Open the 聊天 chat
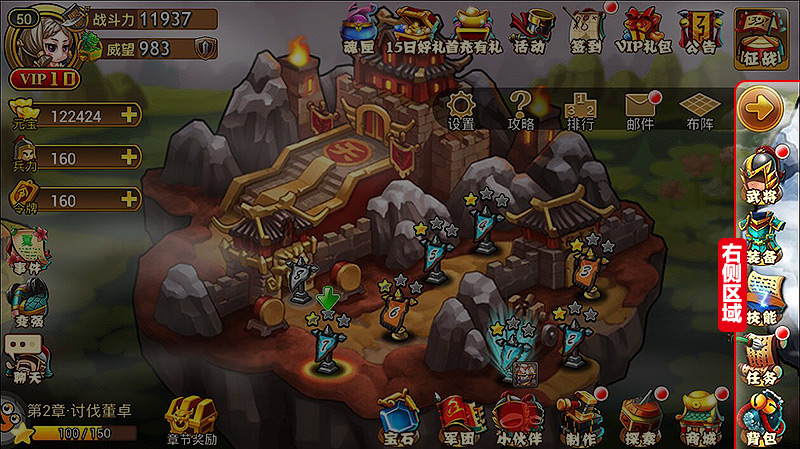This screenshot has height=449, width=800. click(26, 355)
